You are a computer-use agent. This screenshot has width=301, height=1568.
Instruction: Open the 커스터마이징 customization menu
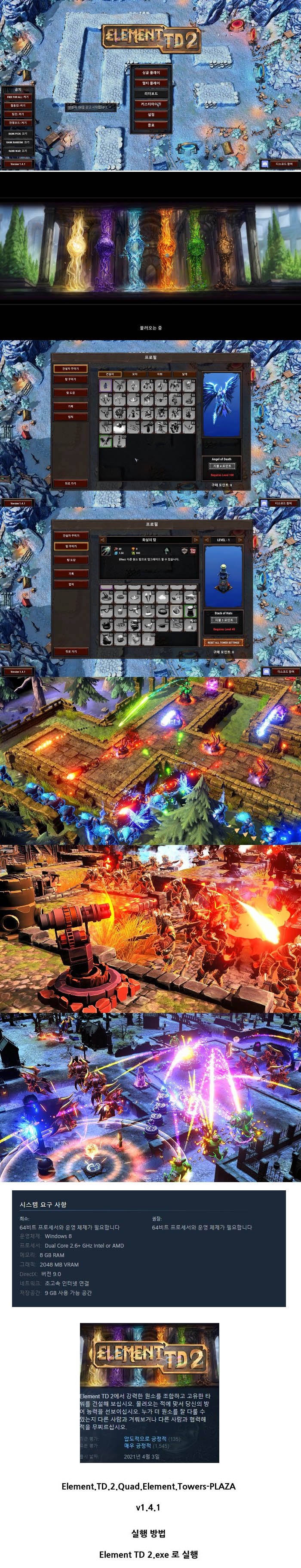coord(151,104)
